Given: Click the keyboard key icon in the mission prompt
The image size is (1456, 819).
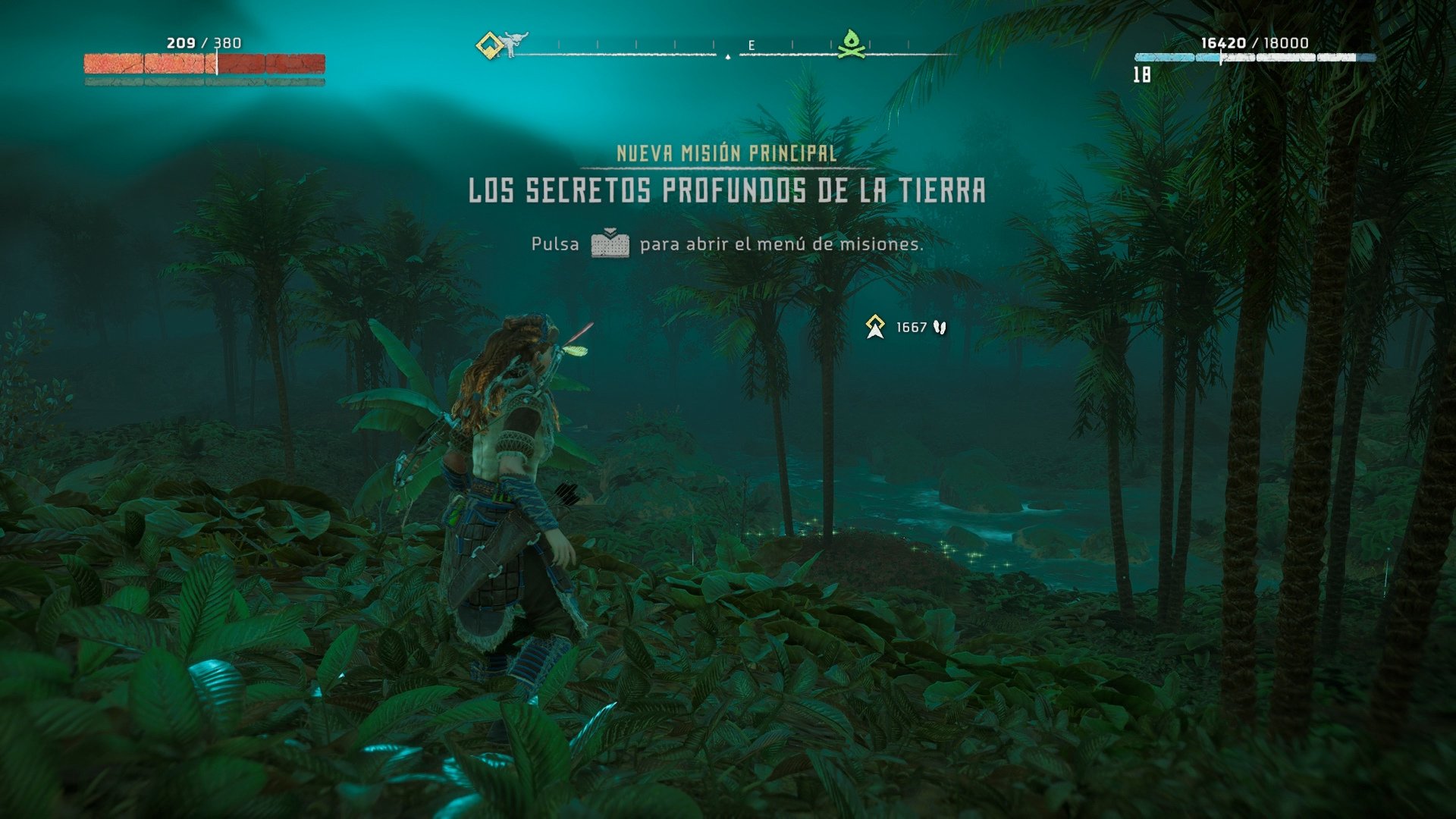Looking at the screenshot, I should pos(610,244).
